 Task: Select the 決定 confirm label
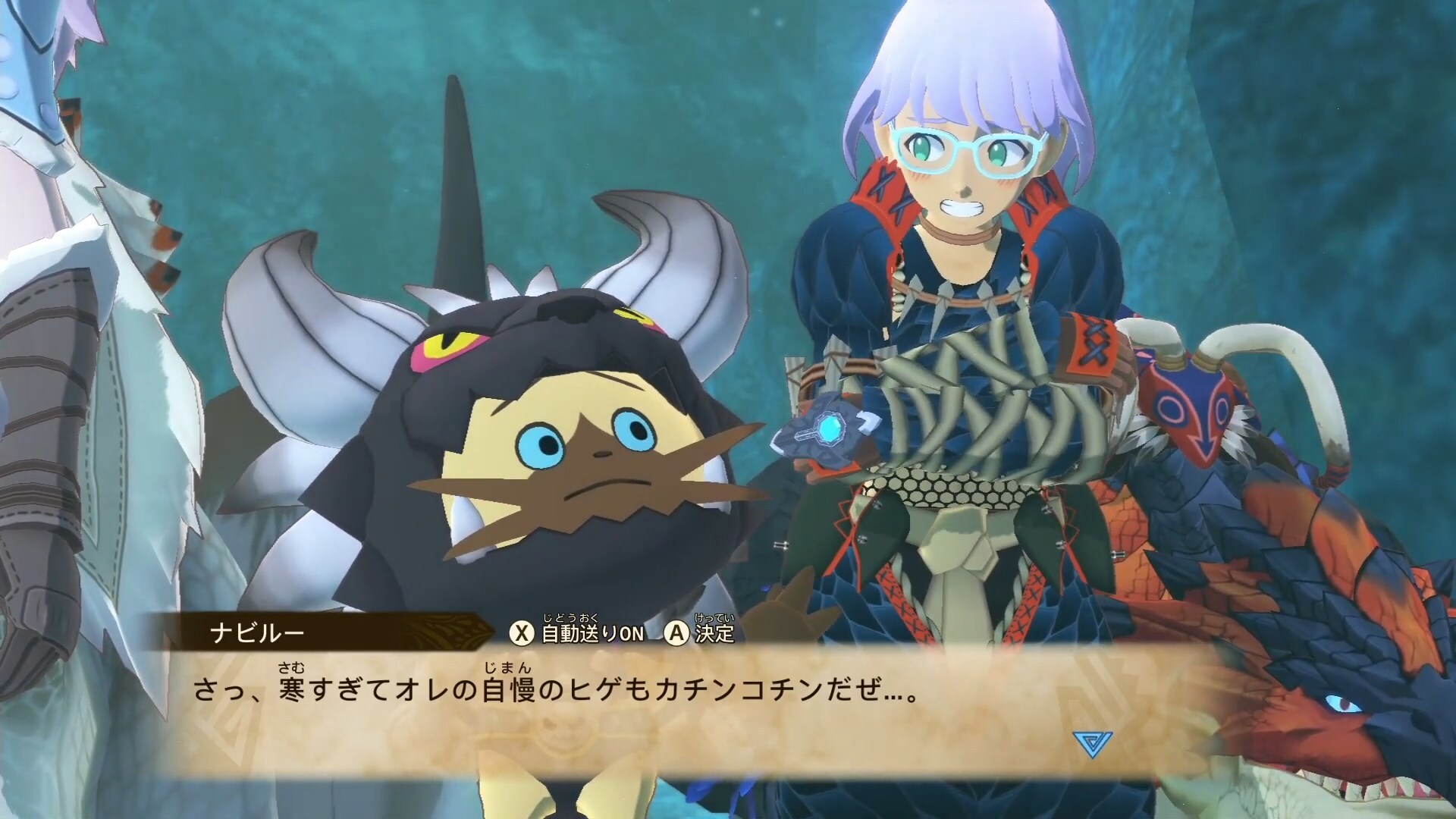tap(714, 633)
